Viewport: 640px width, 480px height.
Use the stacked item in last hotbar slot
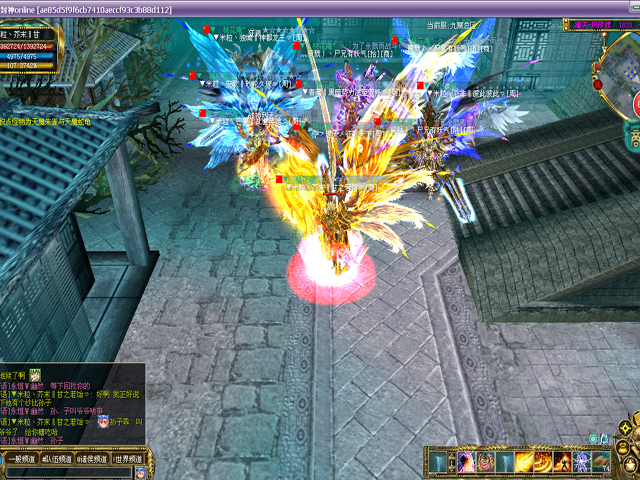pyautogui.click(x=602, y=462)
